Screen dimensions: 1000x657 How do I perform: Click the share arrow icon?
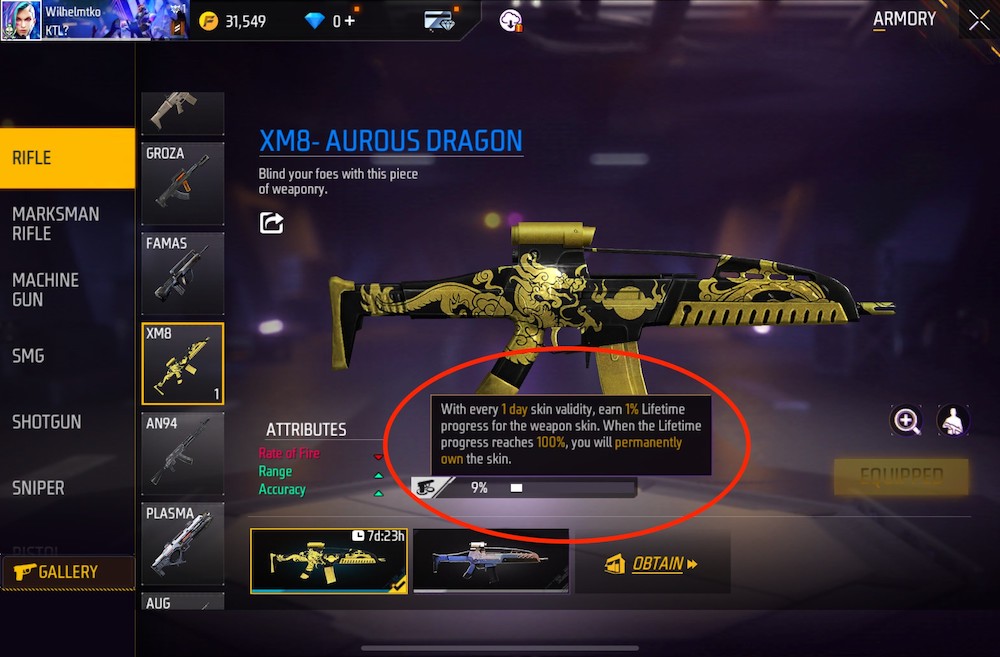pos(272,223)
